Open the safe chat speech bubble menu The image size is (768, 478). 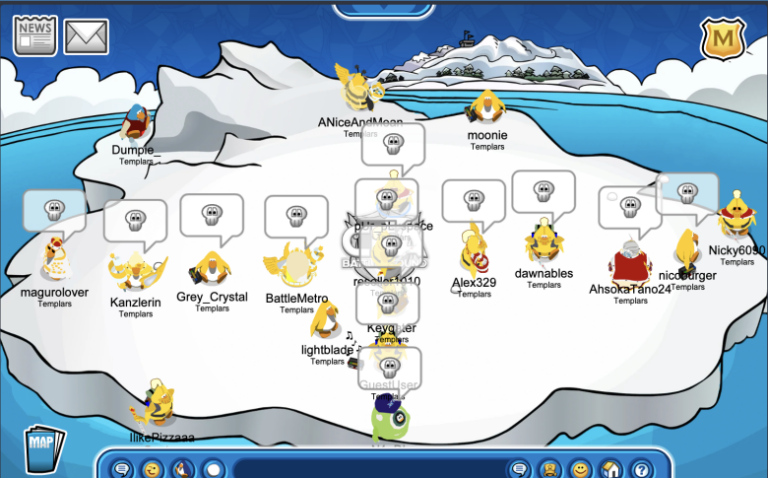pos(122,469)
